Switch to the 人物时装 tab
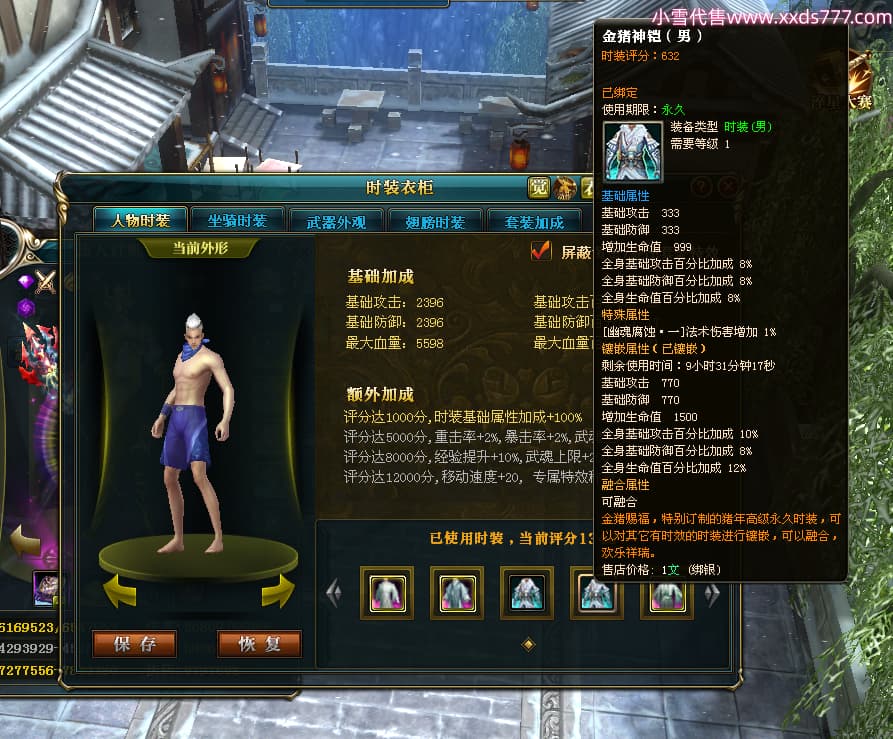 click(140, 221)
